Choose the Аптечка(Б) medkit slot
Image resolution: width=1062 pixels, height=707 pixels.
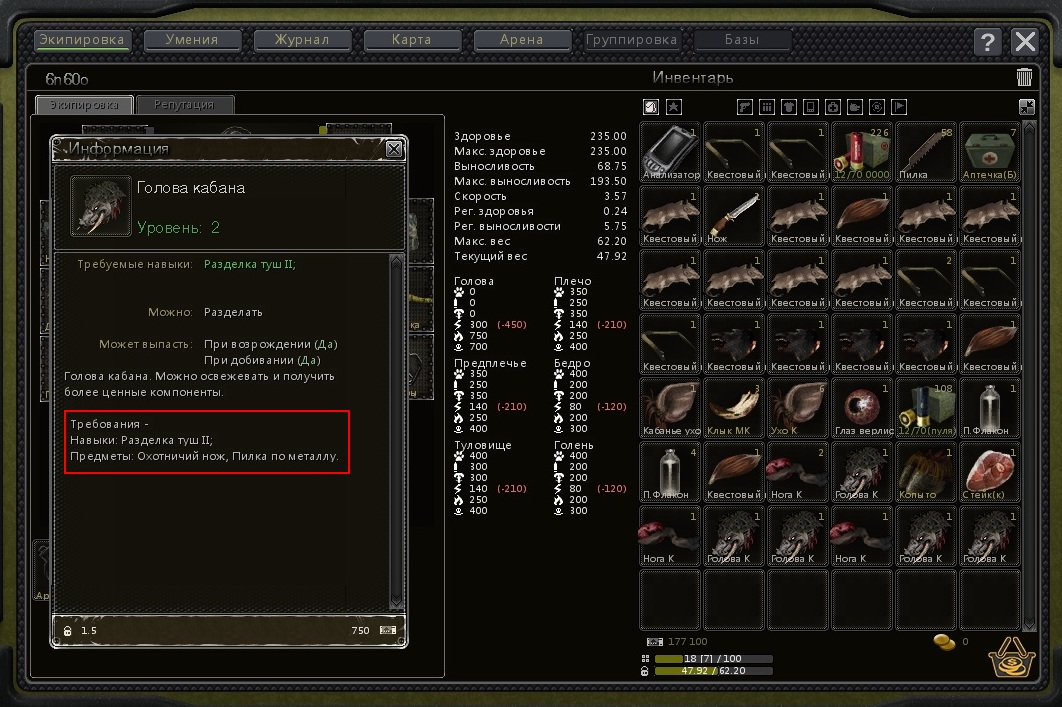click(x=990, y=152)
